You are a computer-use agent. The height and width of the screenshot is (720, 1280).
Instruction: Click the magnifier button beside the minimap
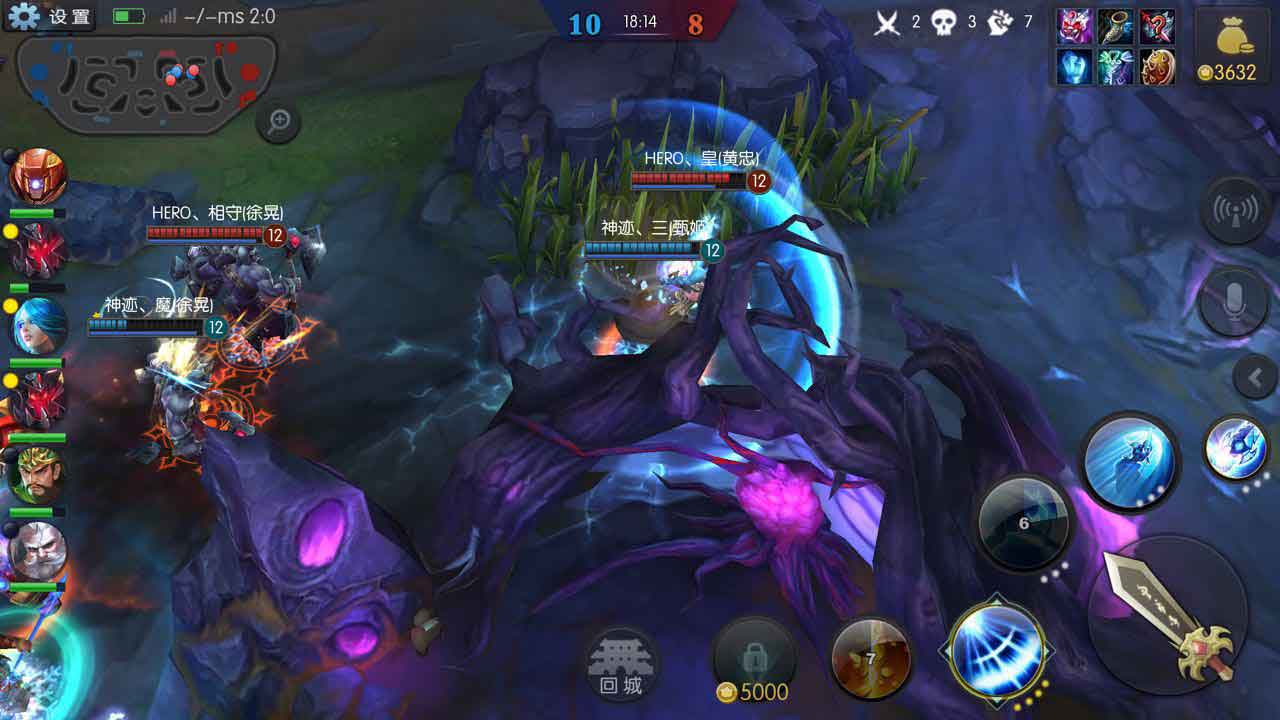279,122
